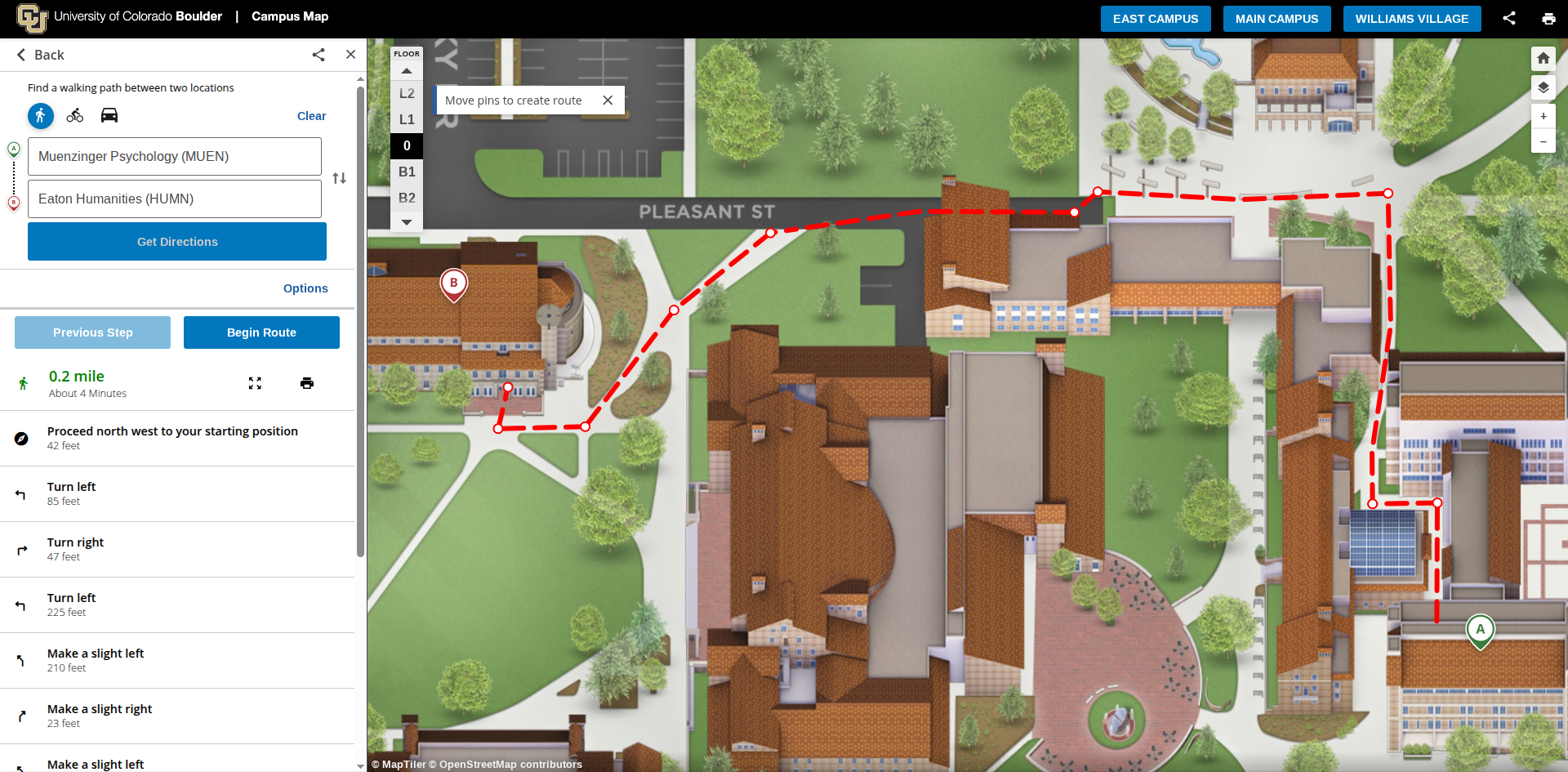Select the Main Campus view
The height and width of the screenshot is (772, 1568).
click(1276, 19)
